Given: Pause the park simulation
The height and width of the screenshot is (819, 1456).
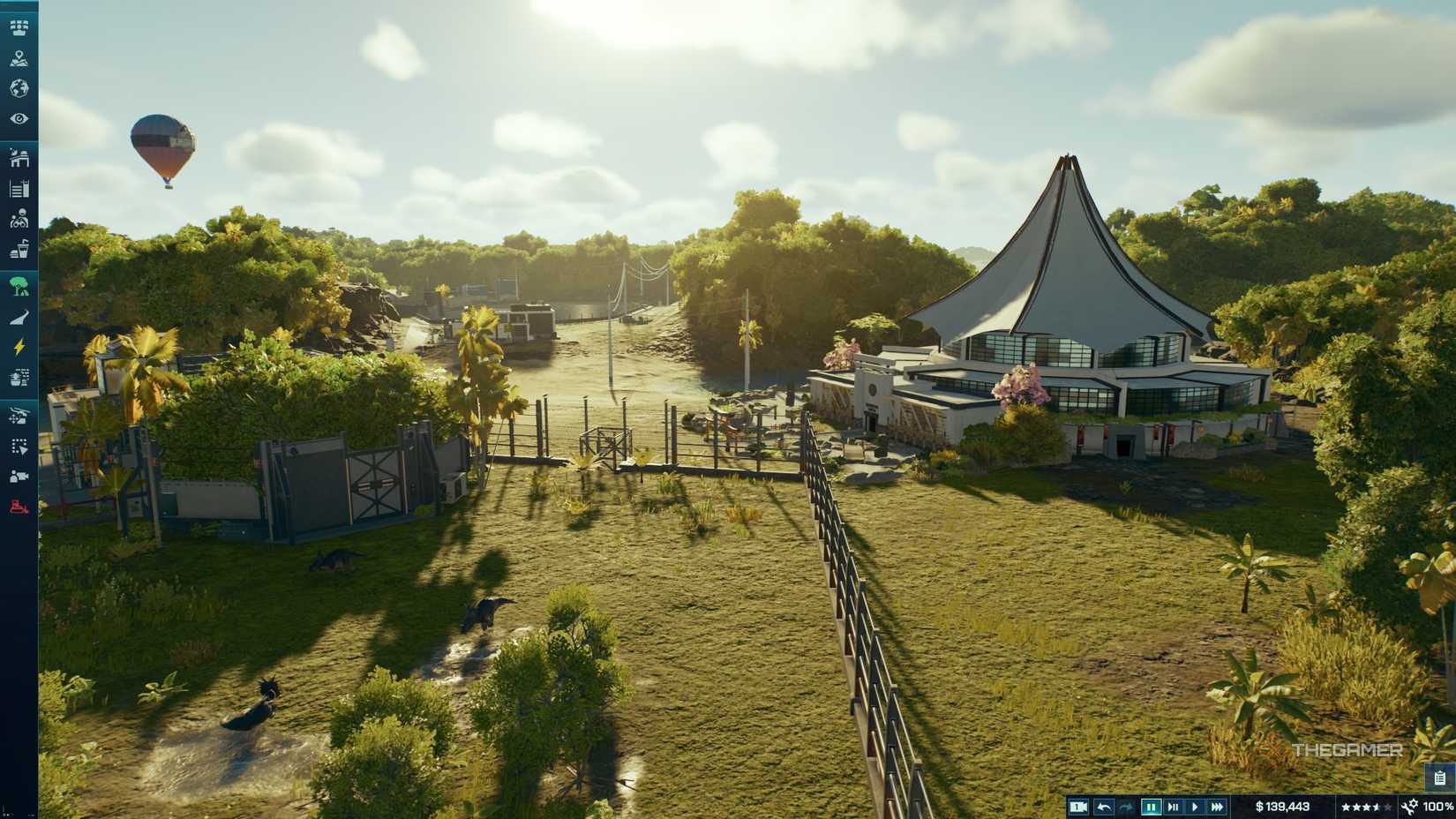Looking at the screenshot, I should (x=1151, y=806).
